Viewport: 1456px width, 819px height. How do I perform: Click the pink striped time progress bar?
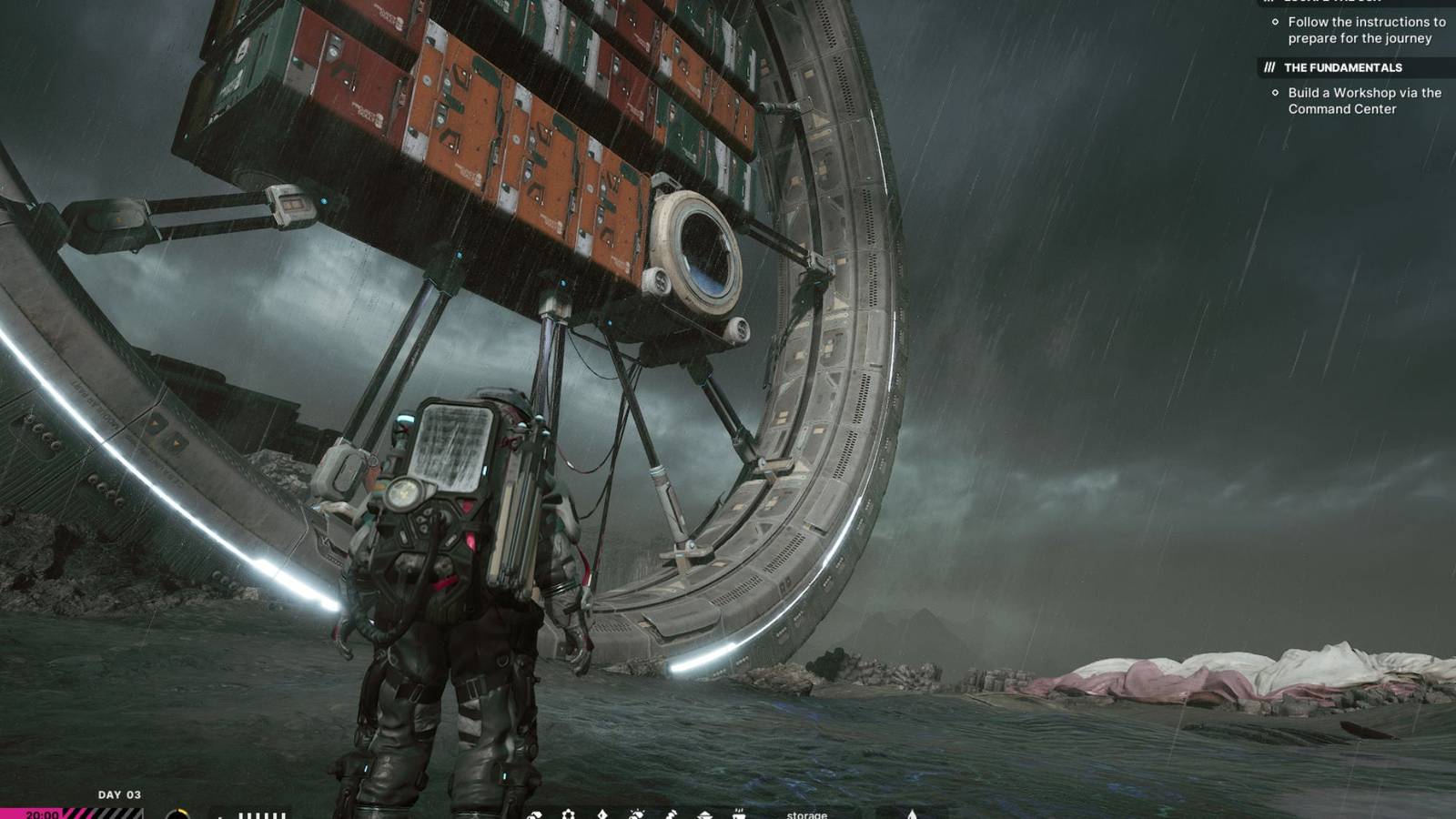pos(100,815)
